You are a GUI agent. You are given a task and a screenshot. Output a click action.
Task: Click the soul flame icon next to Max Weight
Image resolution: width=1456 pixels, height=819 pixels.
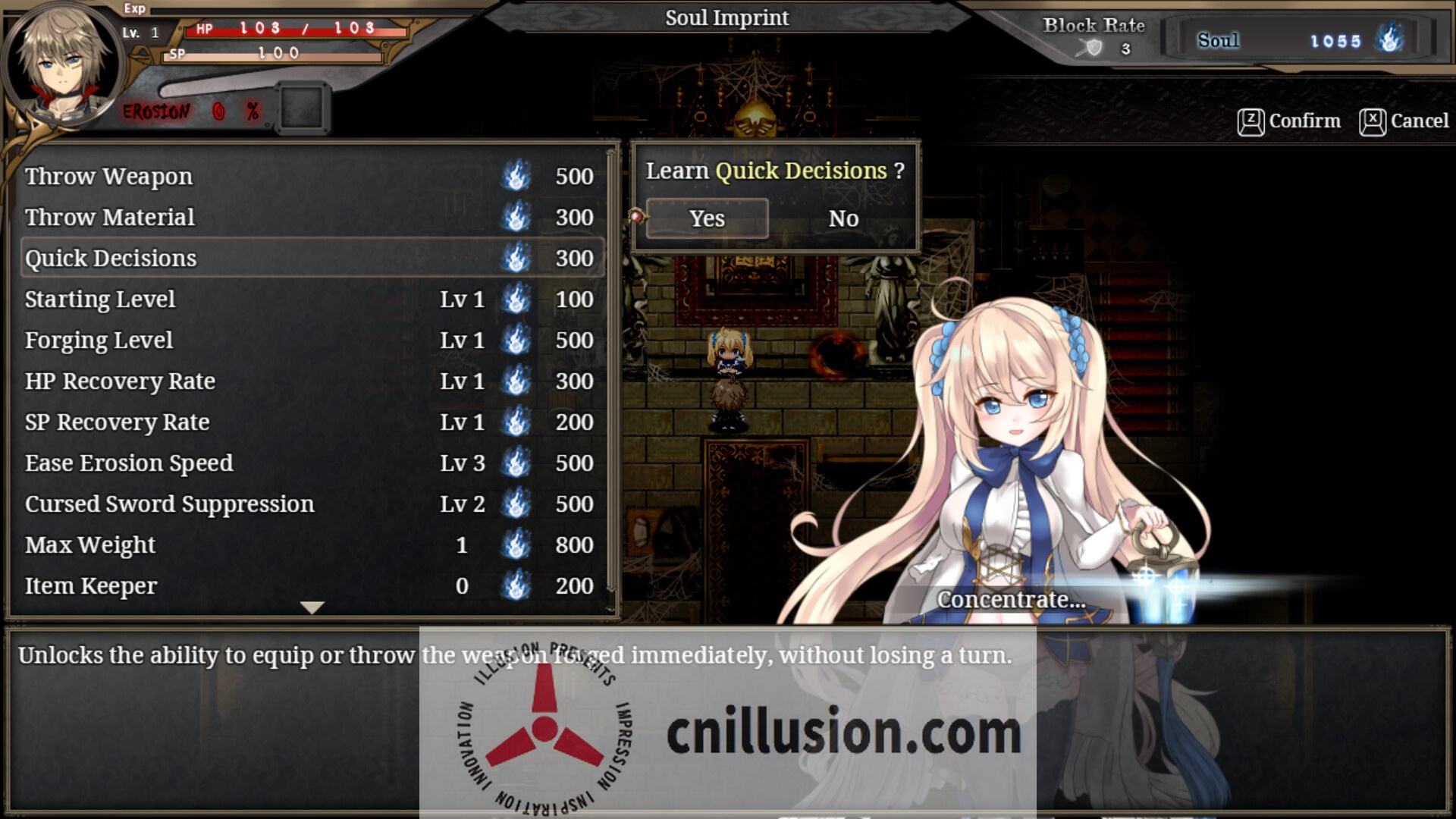click(x=516, y=544)
